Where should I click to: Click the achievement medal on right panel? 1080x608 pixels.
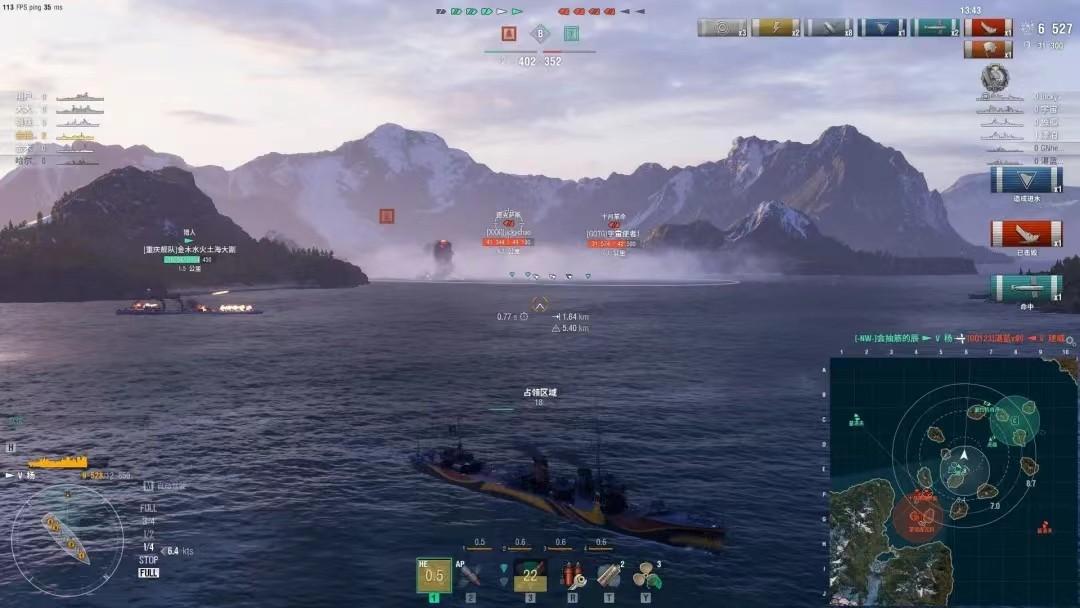994,77
